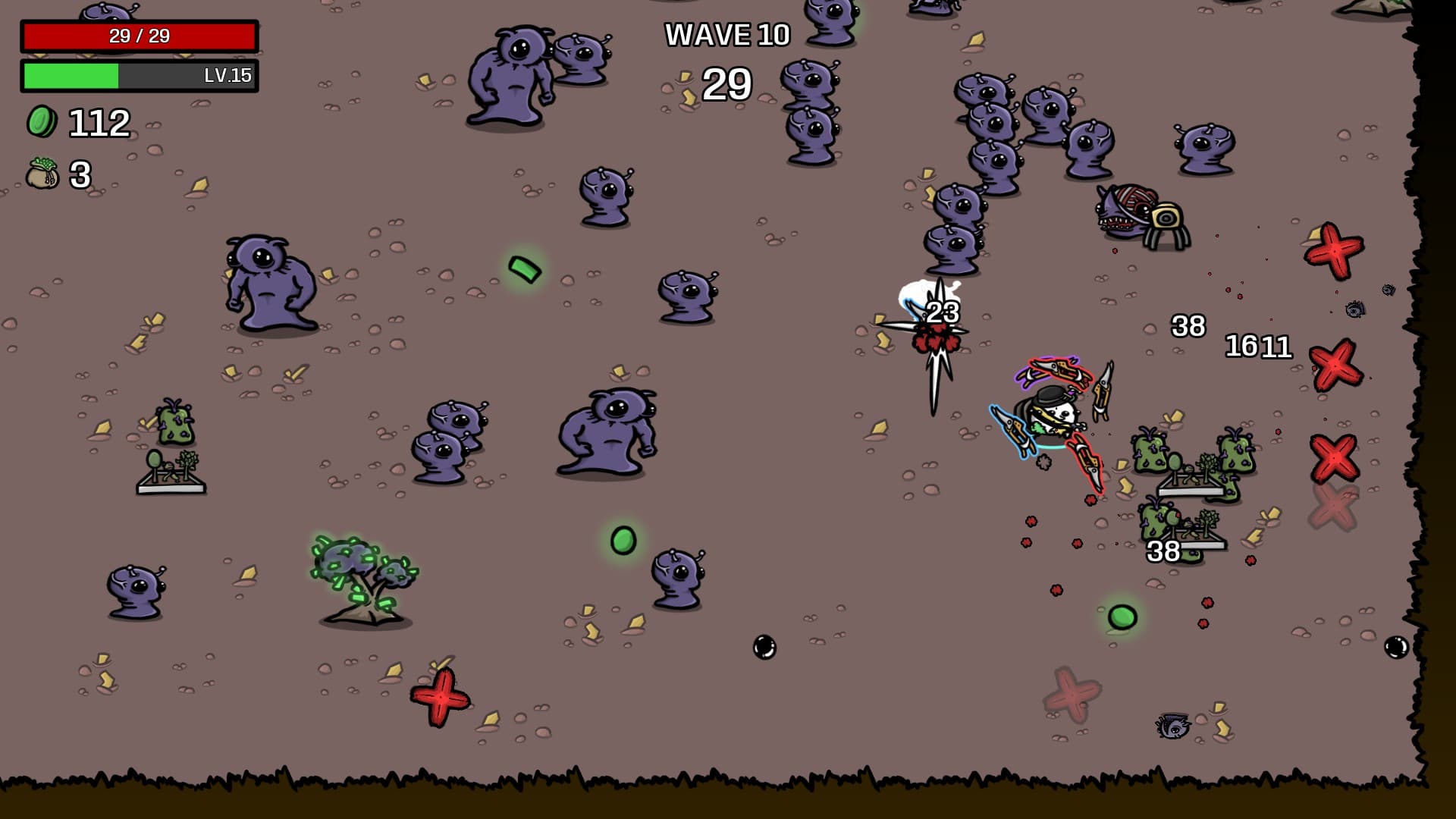Click the damage number 38 on the right
1456x819 pixels.
point(1188,326)
